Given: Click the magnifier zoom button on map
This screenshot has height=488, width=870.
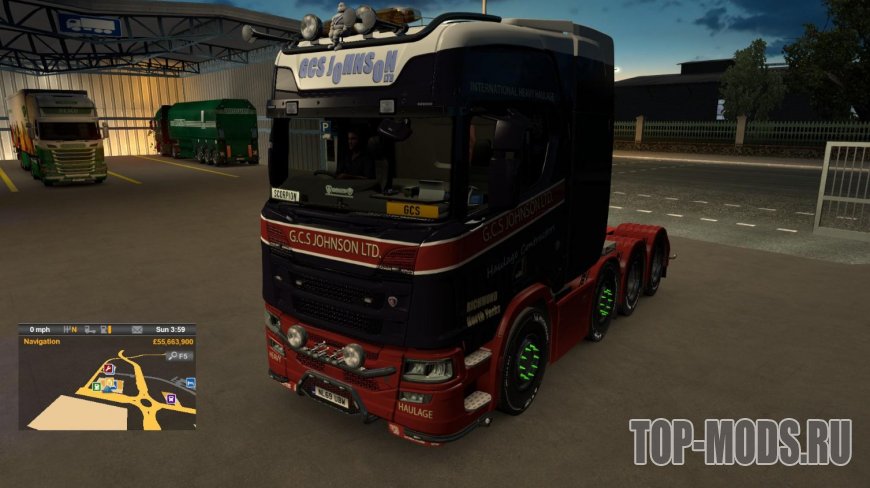Looking at the screenshot, I should pyautogui.click(x=172, y=355).
